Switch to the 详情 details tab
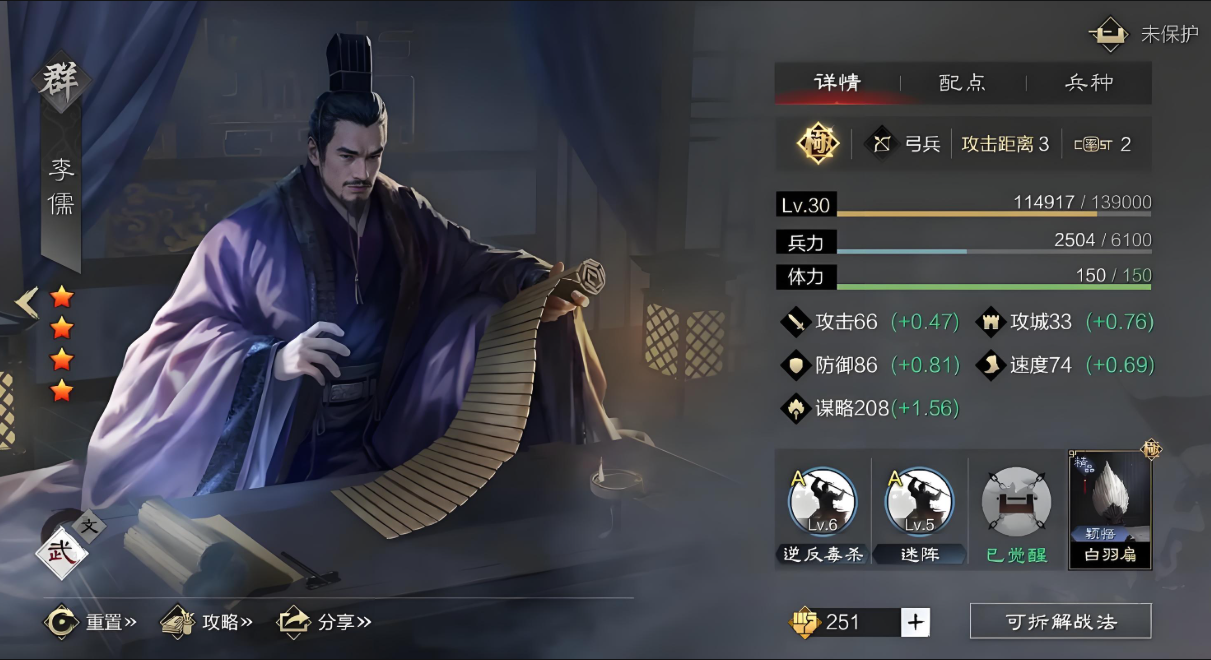The width and height of the screenshot is (1211, 660). pos(837,83)
